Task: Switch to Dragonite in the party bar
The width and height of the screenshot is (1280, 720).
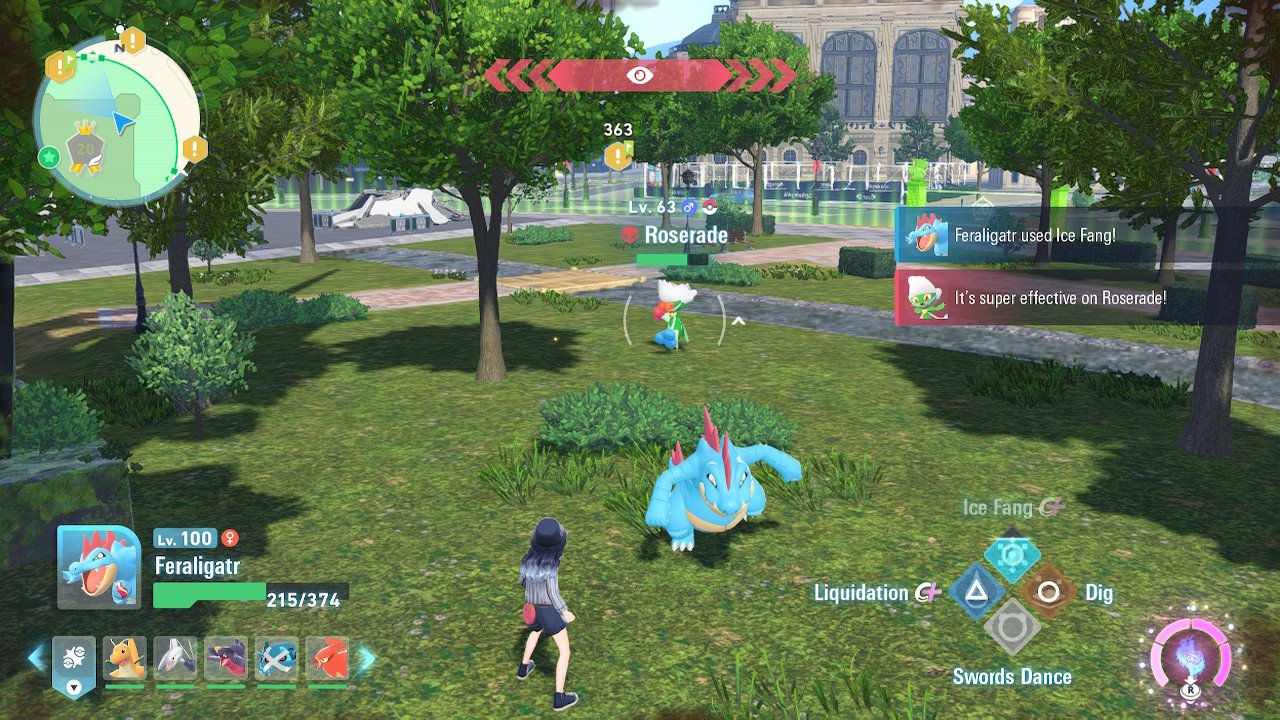Action: coord(125,658)
